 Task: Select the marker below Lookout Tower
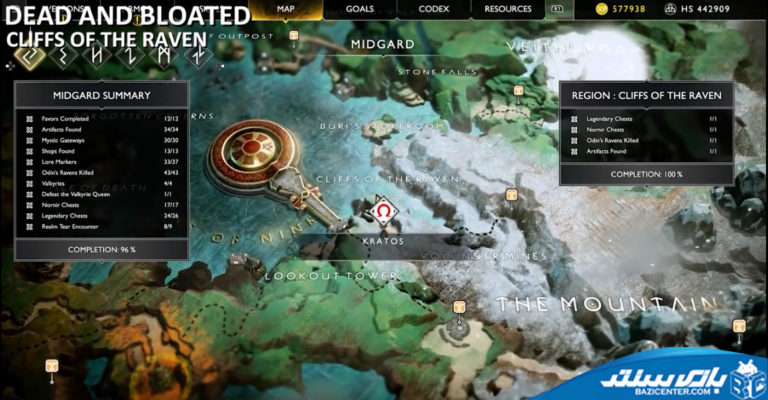[x=460, y=307]
